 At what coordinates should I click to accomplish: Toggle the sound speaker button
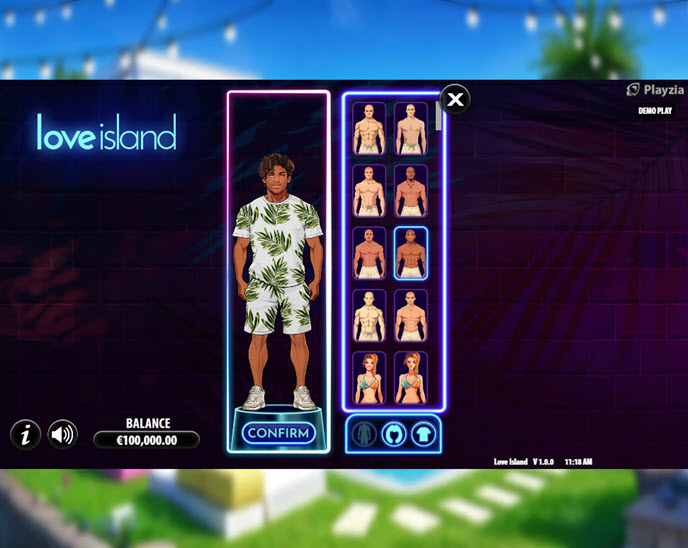[63, 434]
